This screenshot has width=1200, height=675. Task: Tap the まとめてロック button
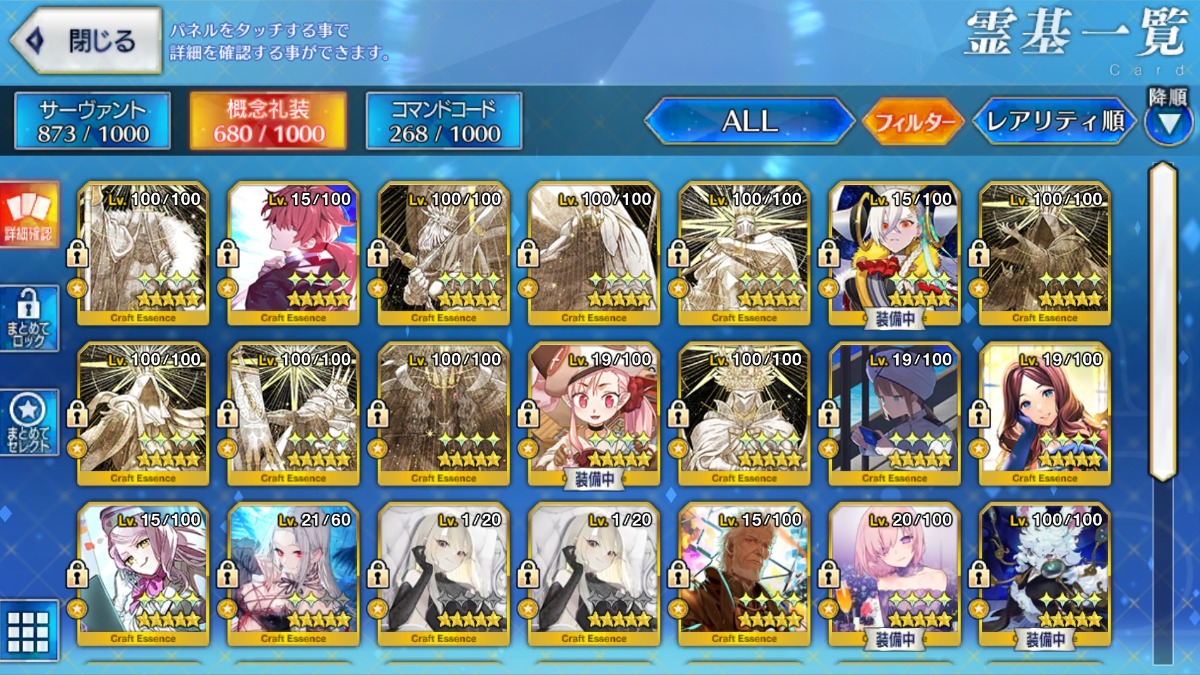tap(30, 318)
